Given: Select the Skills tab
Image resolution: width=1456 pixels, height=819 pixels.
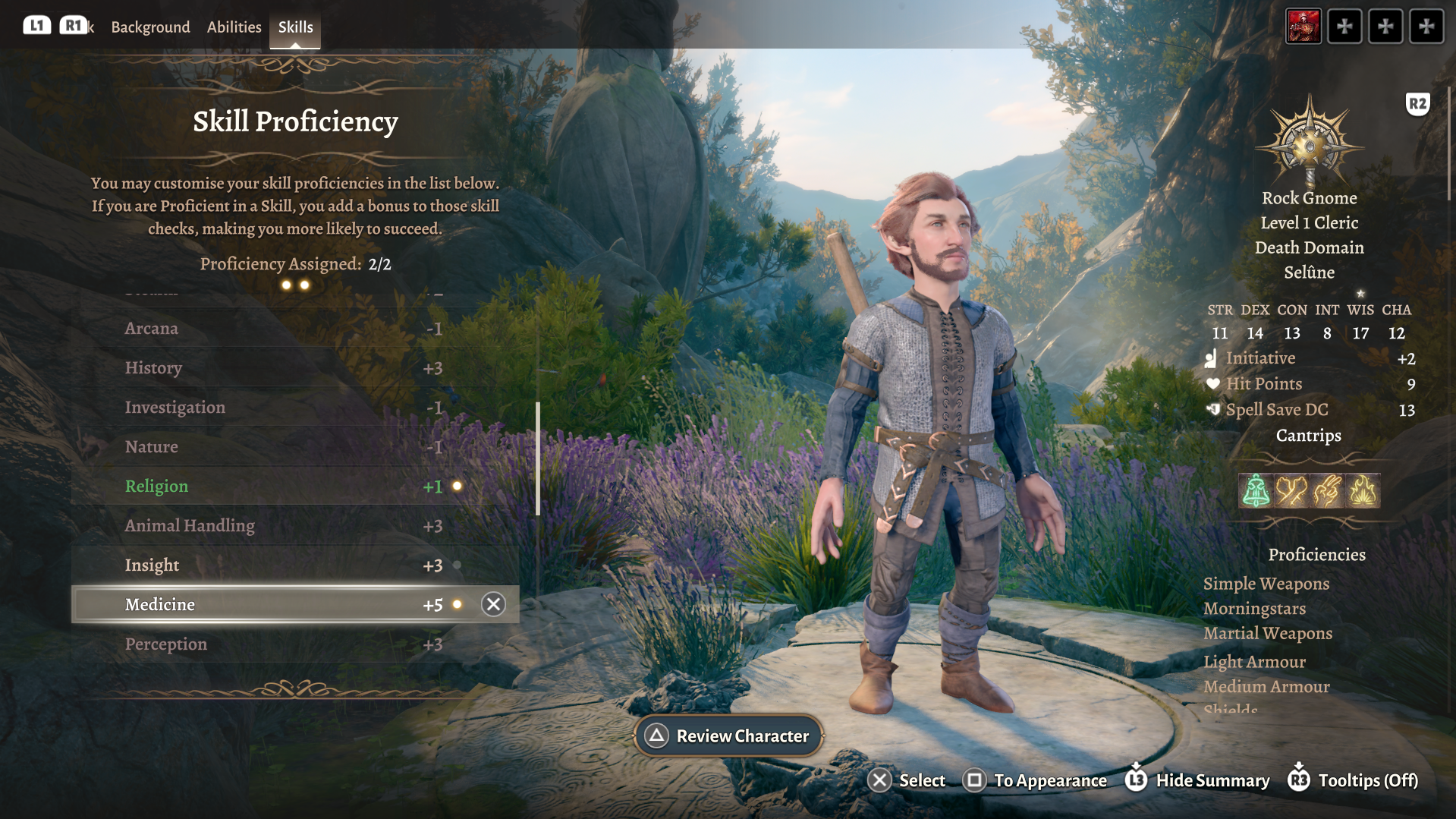Looking at the screenshot, I should pos(295,27).
